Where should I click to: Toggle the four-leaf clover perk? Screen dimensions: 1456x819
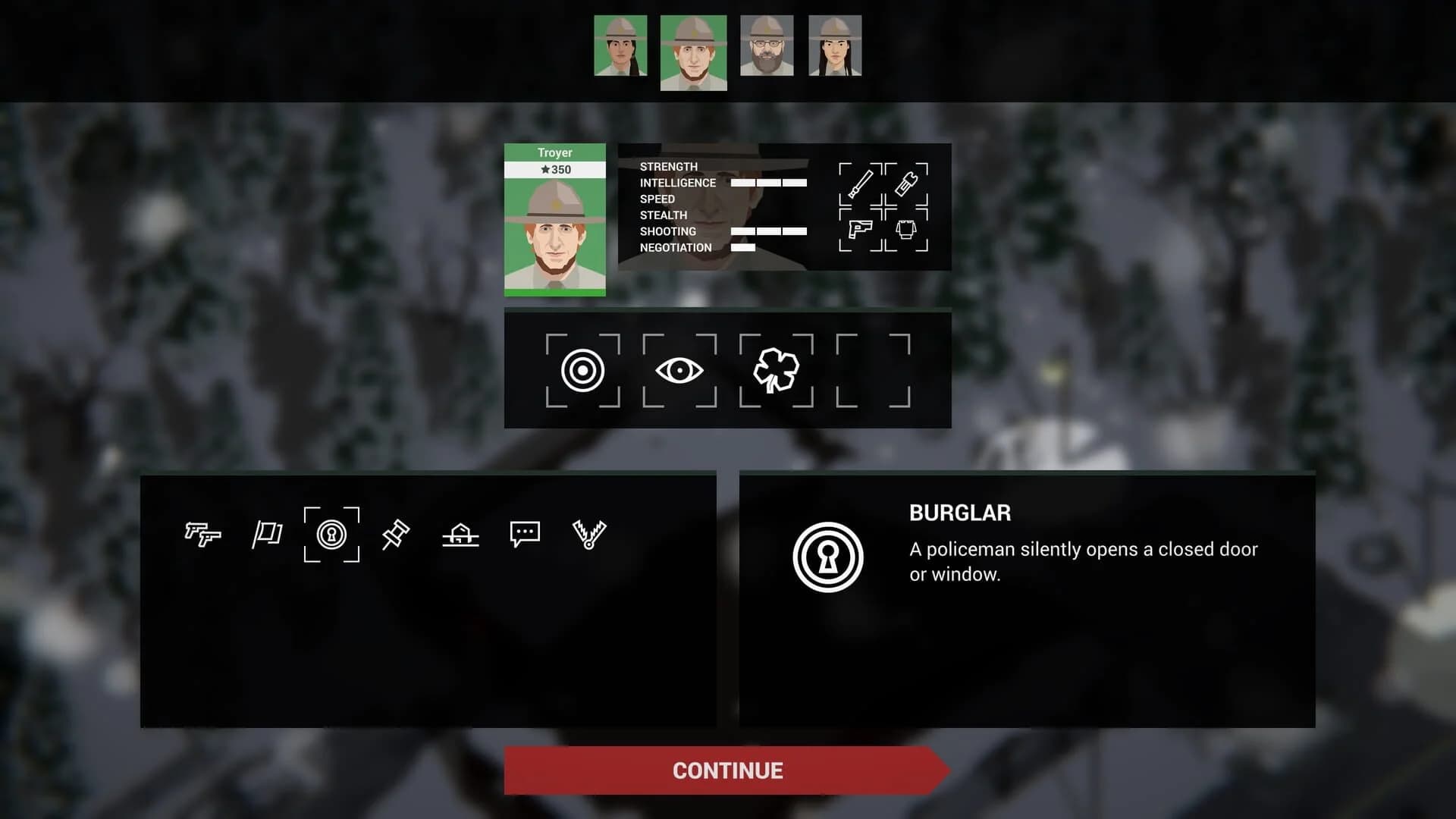[776, 372]
